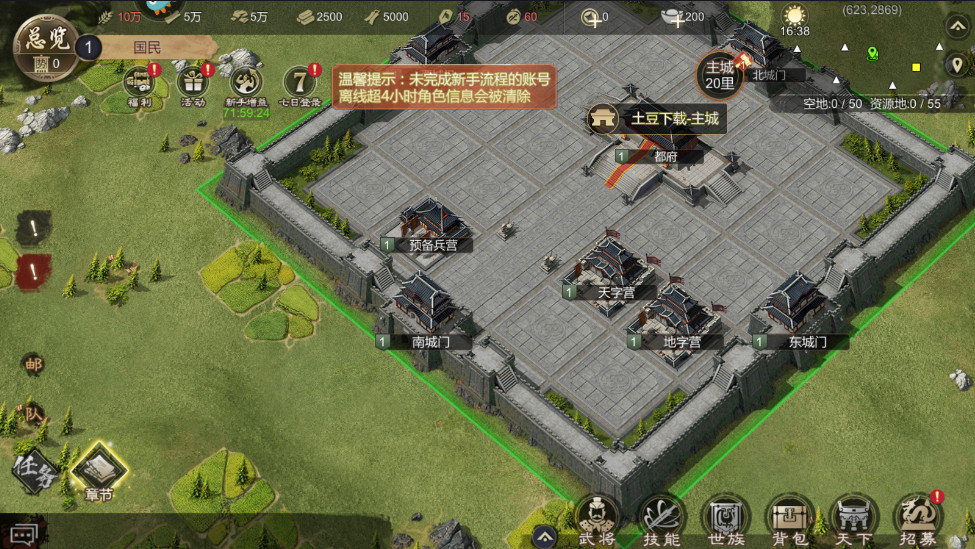Click the 主城 20里 main city button
Screen dimensions: 975x549
[720, 73]
